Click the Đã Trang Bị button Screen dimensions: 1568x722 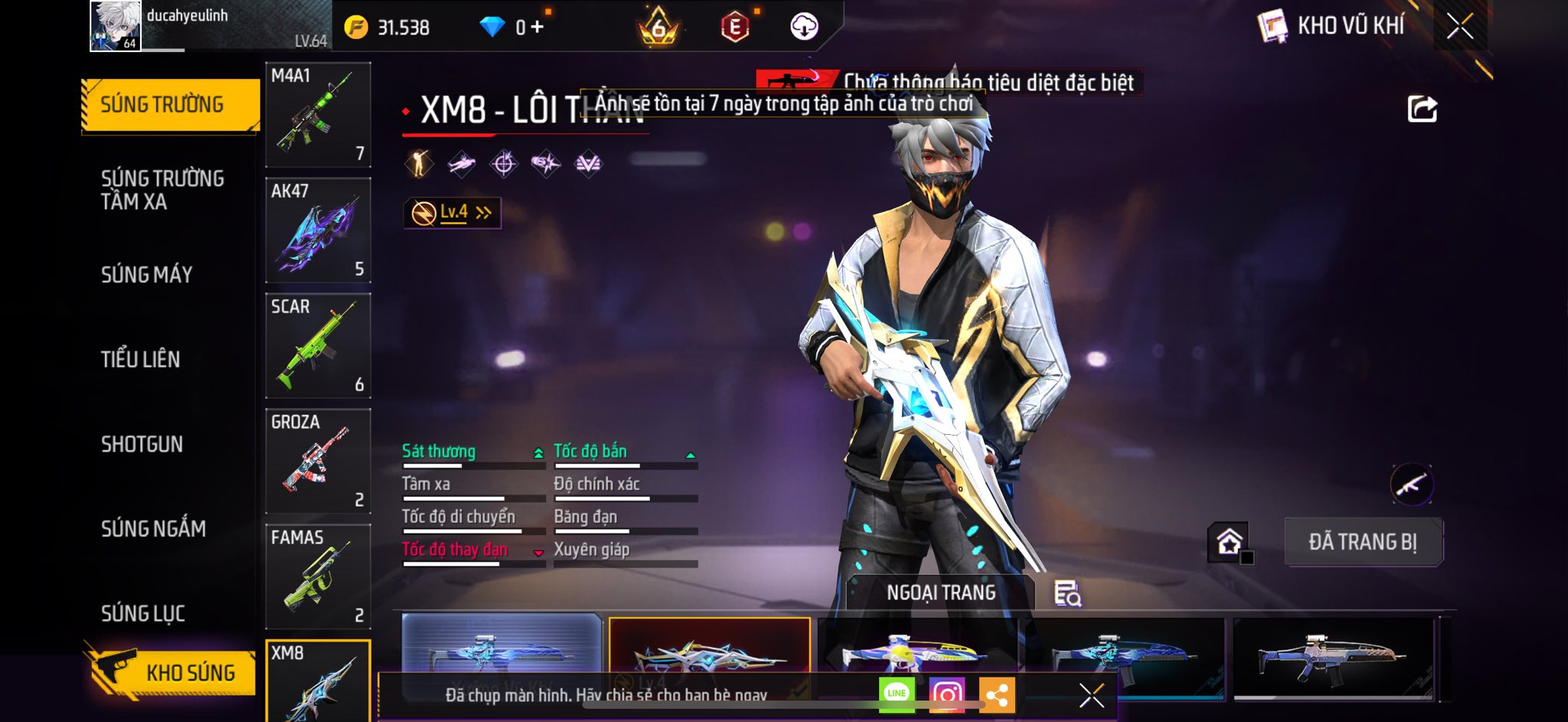click(1363, 542)
